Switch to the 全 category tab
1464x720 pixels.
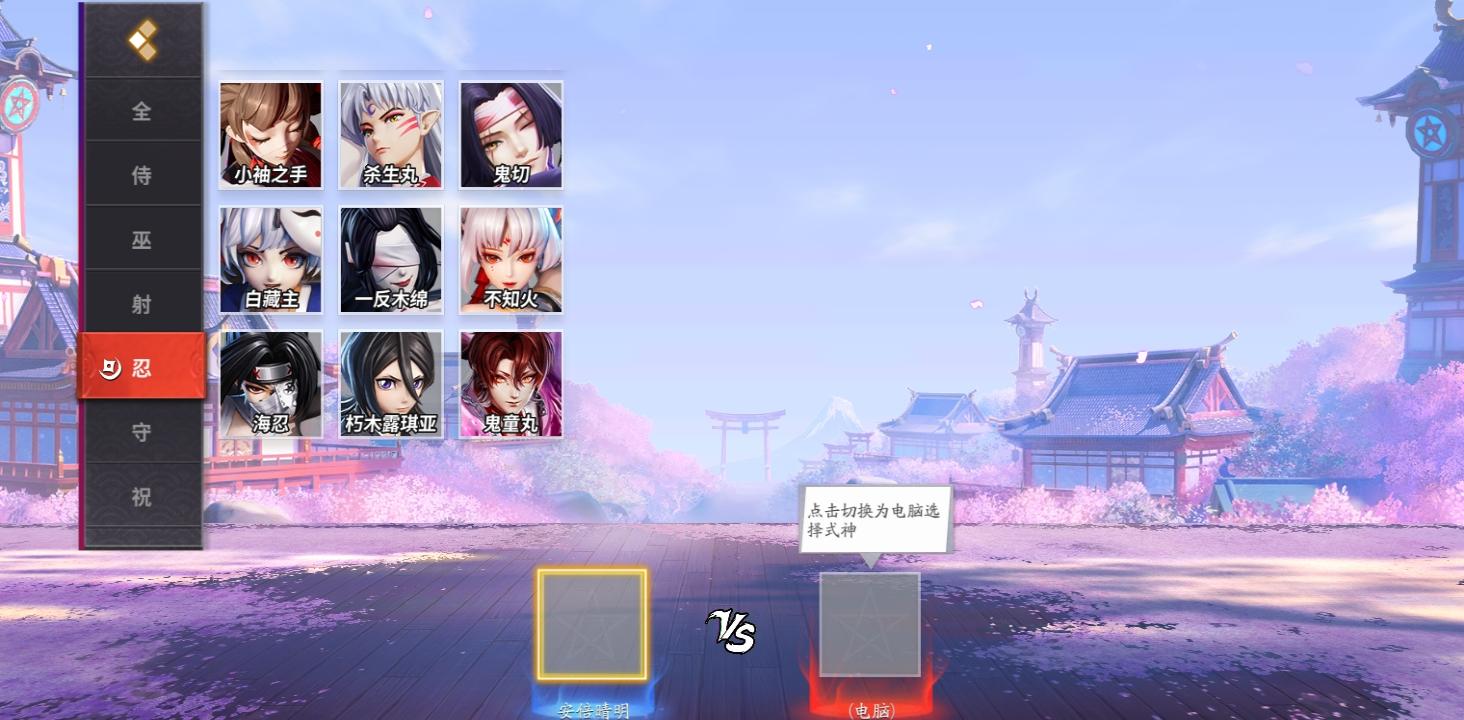click(x=143, y=111)
